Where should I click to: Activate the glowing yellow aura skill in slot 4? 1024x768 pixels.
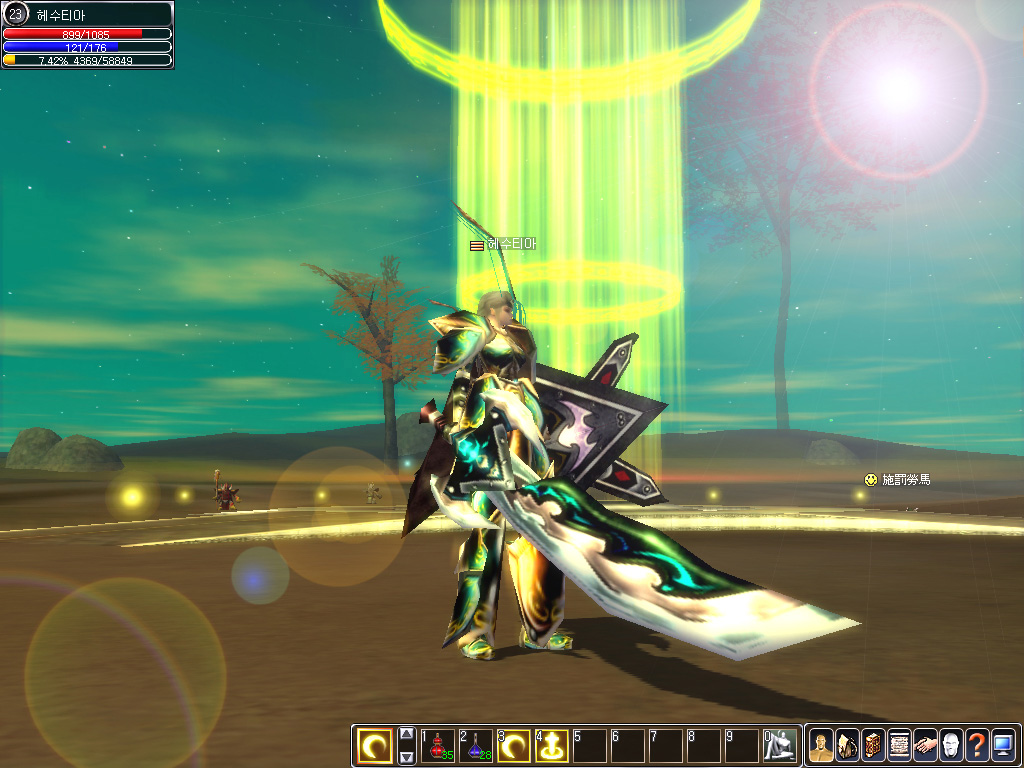pos(552,746)
